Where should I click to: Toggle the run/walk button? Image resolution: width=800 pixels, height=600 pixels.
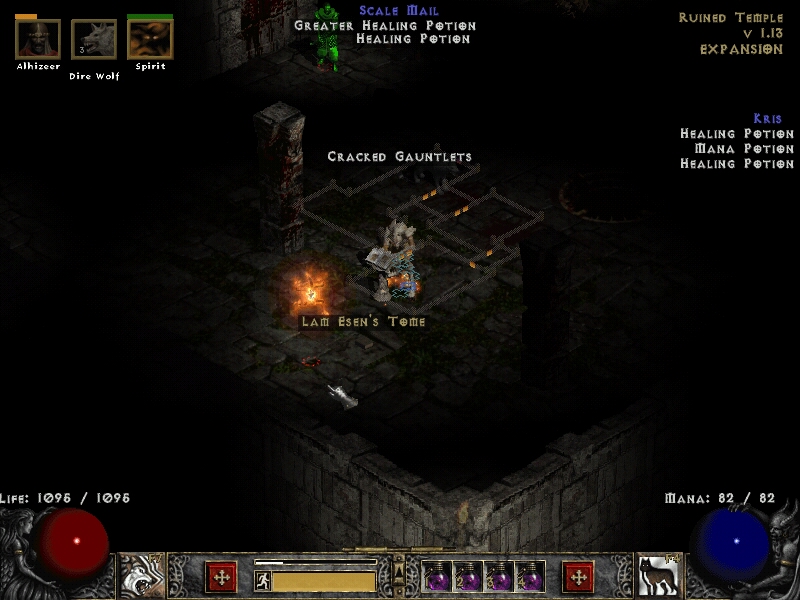coord(262,580)
